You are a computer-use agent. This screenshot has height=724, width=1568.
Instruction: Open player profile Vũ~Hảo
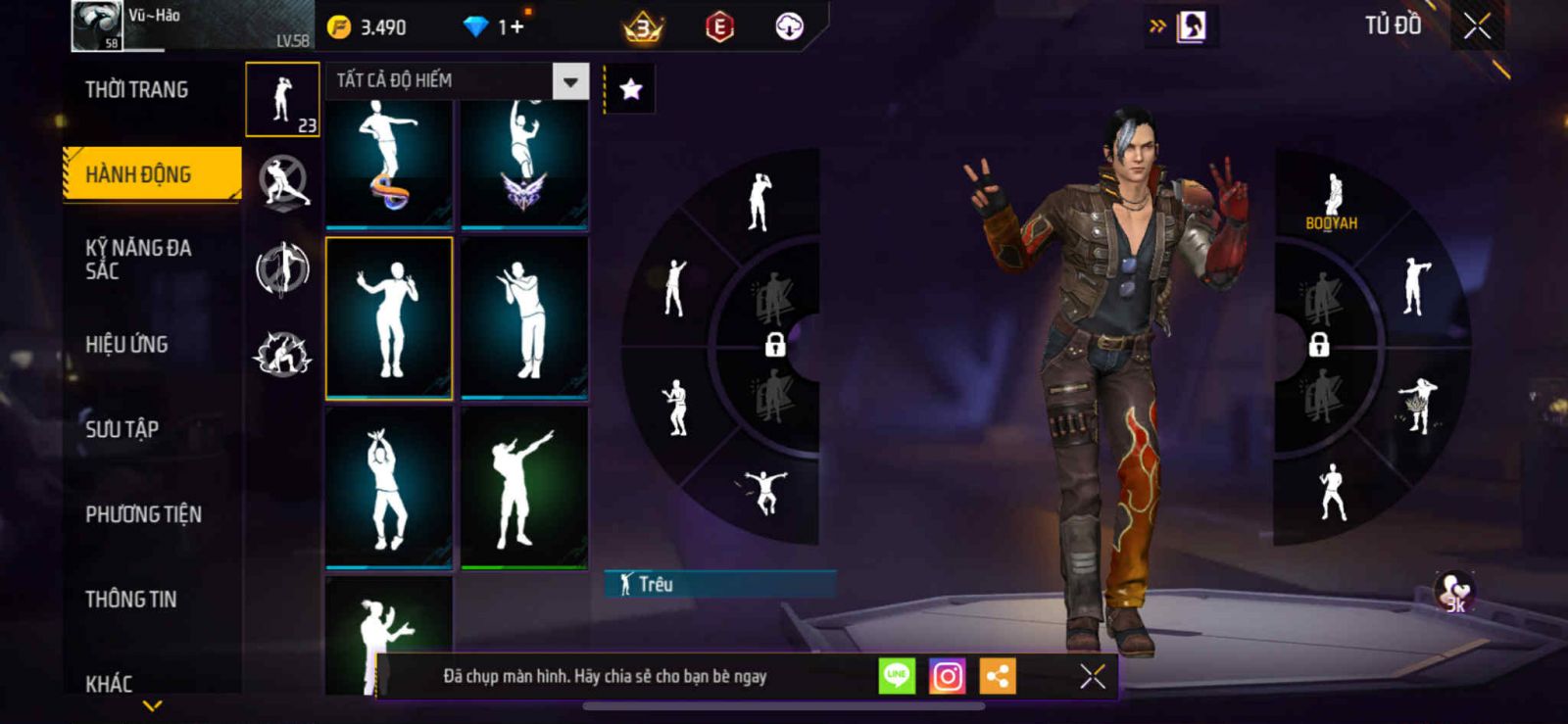(x=98, y=26)
